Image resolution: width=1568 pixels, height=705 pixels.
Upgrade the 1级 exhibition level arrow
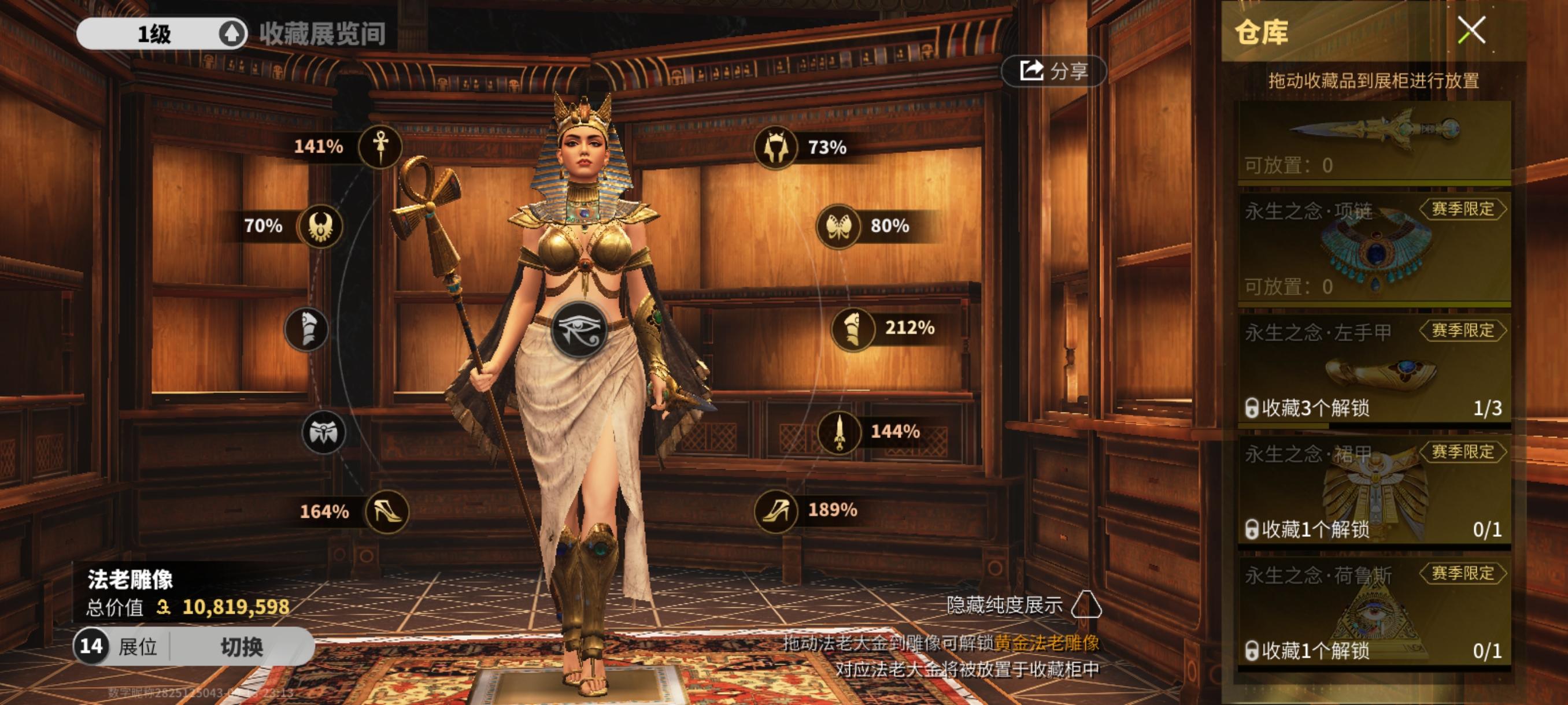coord(231,34)
